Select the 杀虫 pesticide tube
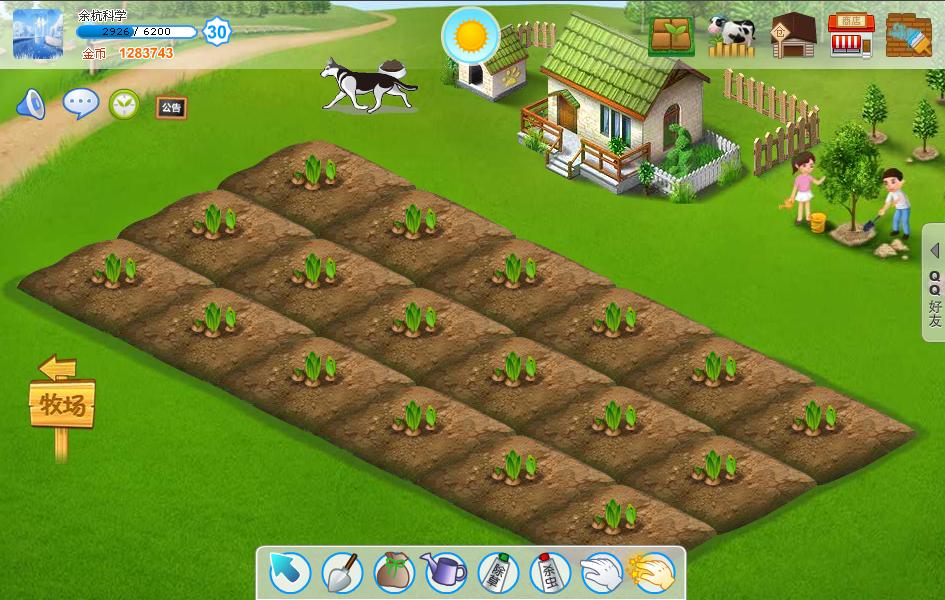The width and height of the screenshot is (945, 600). click(550, 572)
